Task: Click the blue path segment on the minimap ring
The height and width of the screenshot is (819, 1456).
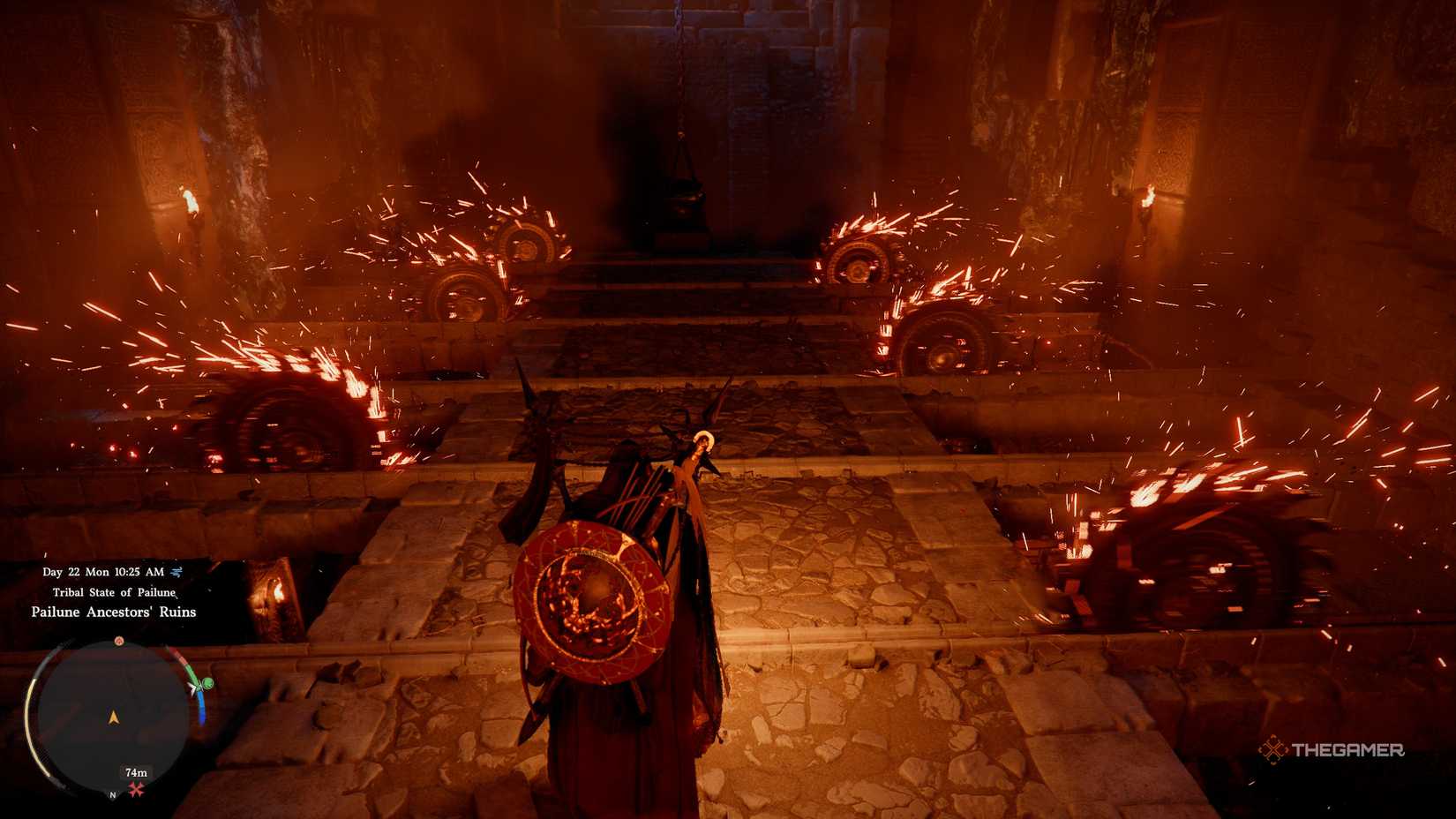Action: point(202,708)
